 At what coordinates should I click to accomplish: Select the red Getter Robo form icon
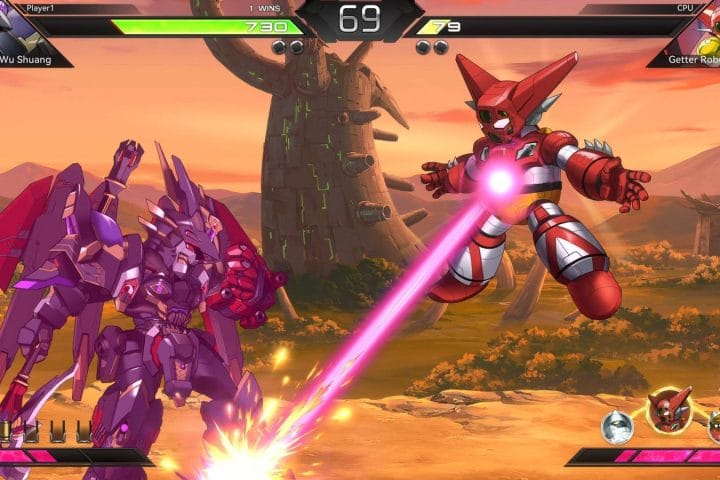point(669,409)
